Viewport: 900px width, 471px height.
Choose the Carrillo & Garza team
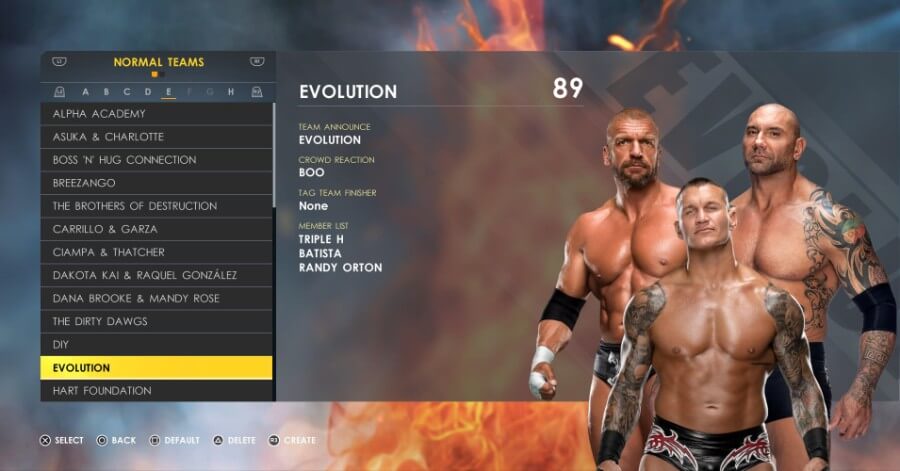point(156,229)
